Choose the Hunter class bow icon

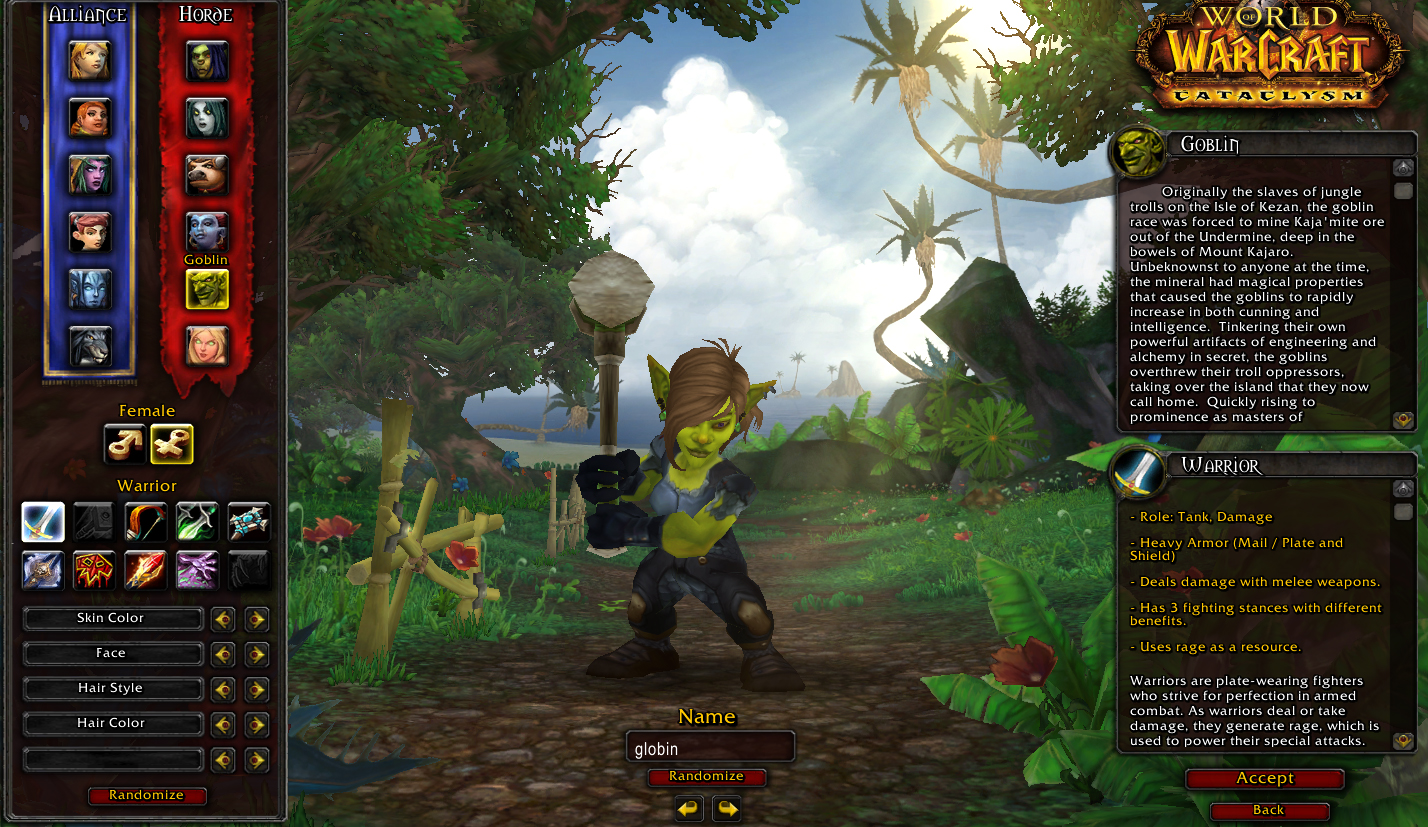146,522
